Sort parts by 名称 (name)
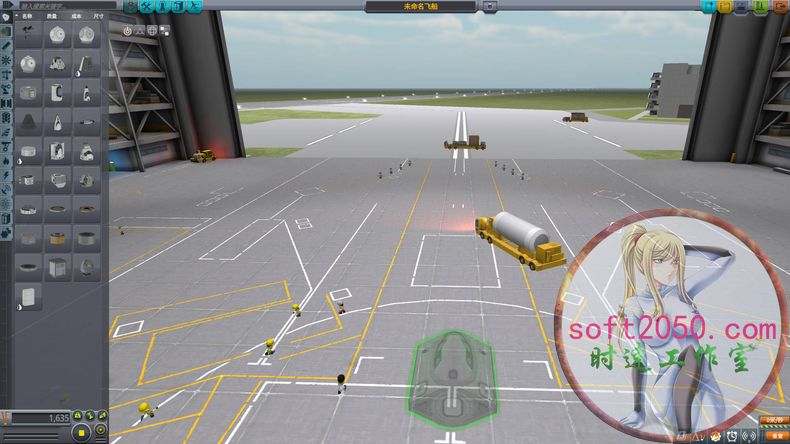 point(28,17)
